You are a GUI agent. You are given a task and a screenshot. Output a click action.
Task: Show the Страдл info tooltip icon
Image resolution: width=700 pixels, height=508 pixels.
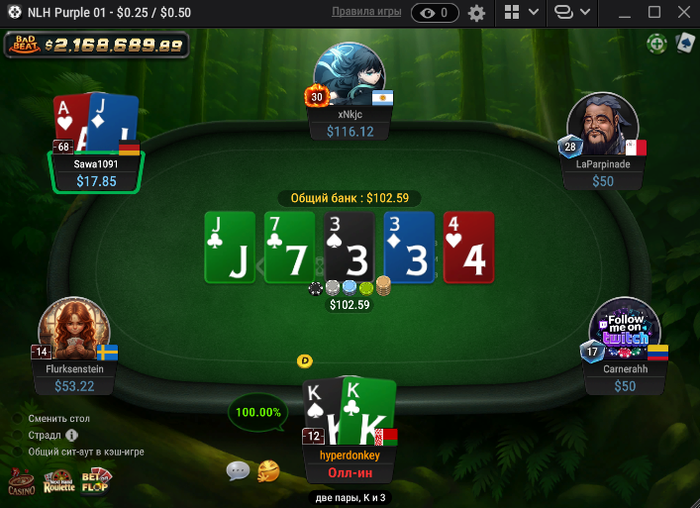[x=71, y=435]
